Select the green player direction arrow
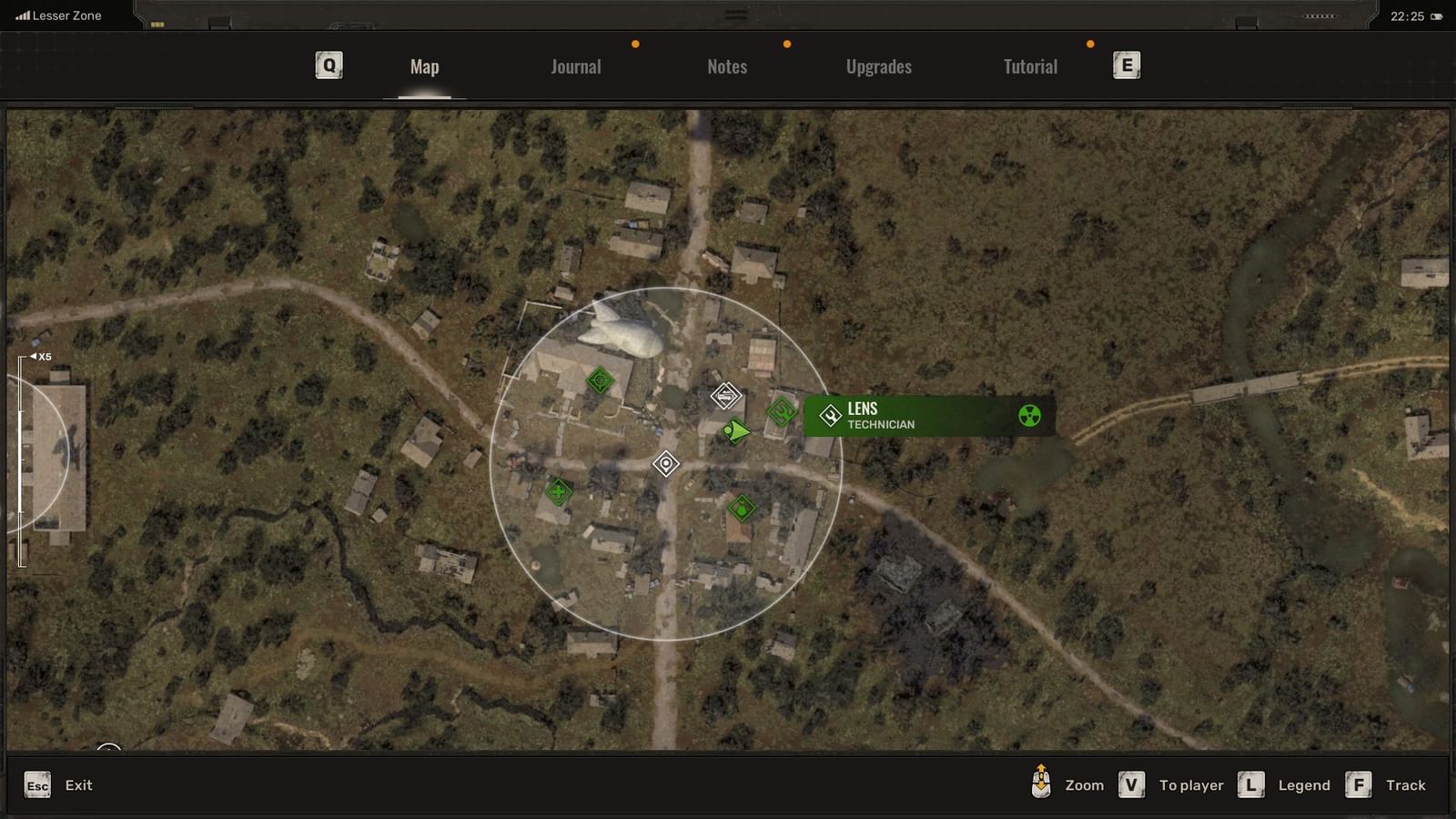The image size is (1456, 819). click(736, 430)
